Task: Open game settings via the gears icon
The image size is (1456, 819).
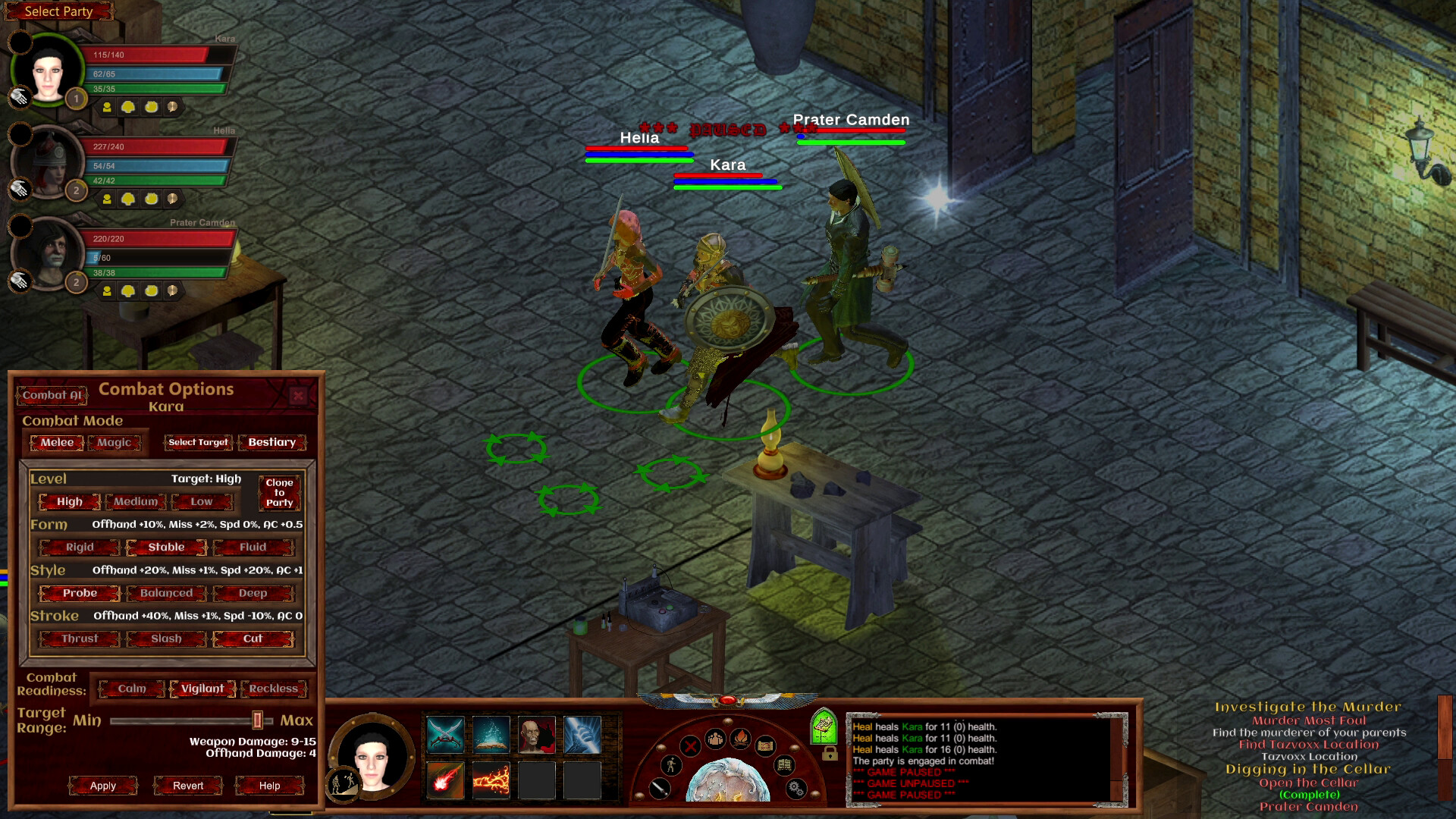Action: pos(795,787)
